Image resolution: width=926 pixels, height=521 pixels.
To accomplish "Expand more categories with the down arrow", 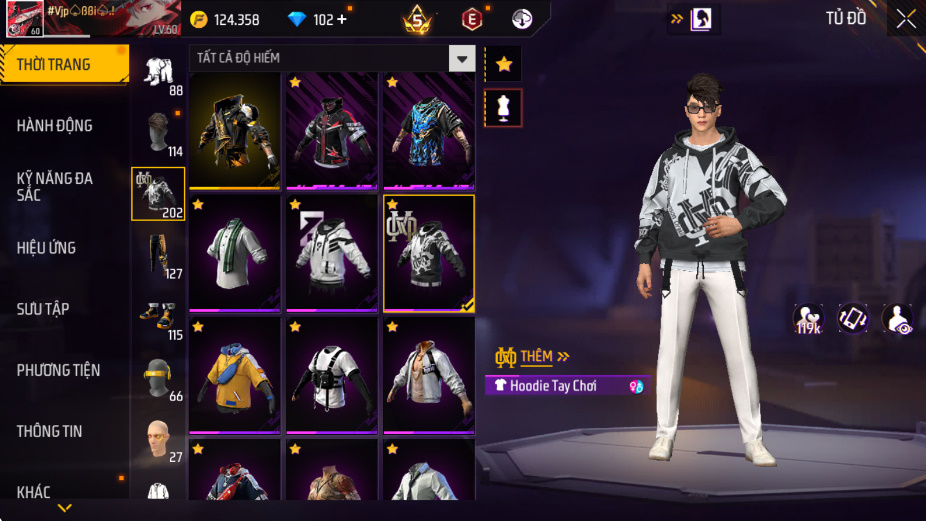I will (x=65, y=508).
